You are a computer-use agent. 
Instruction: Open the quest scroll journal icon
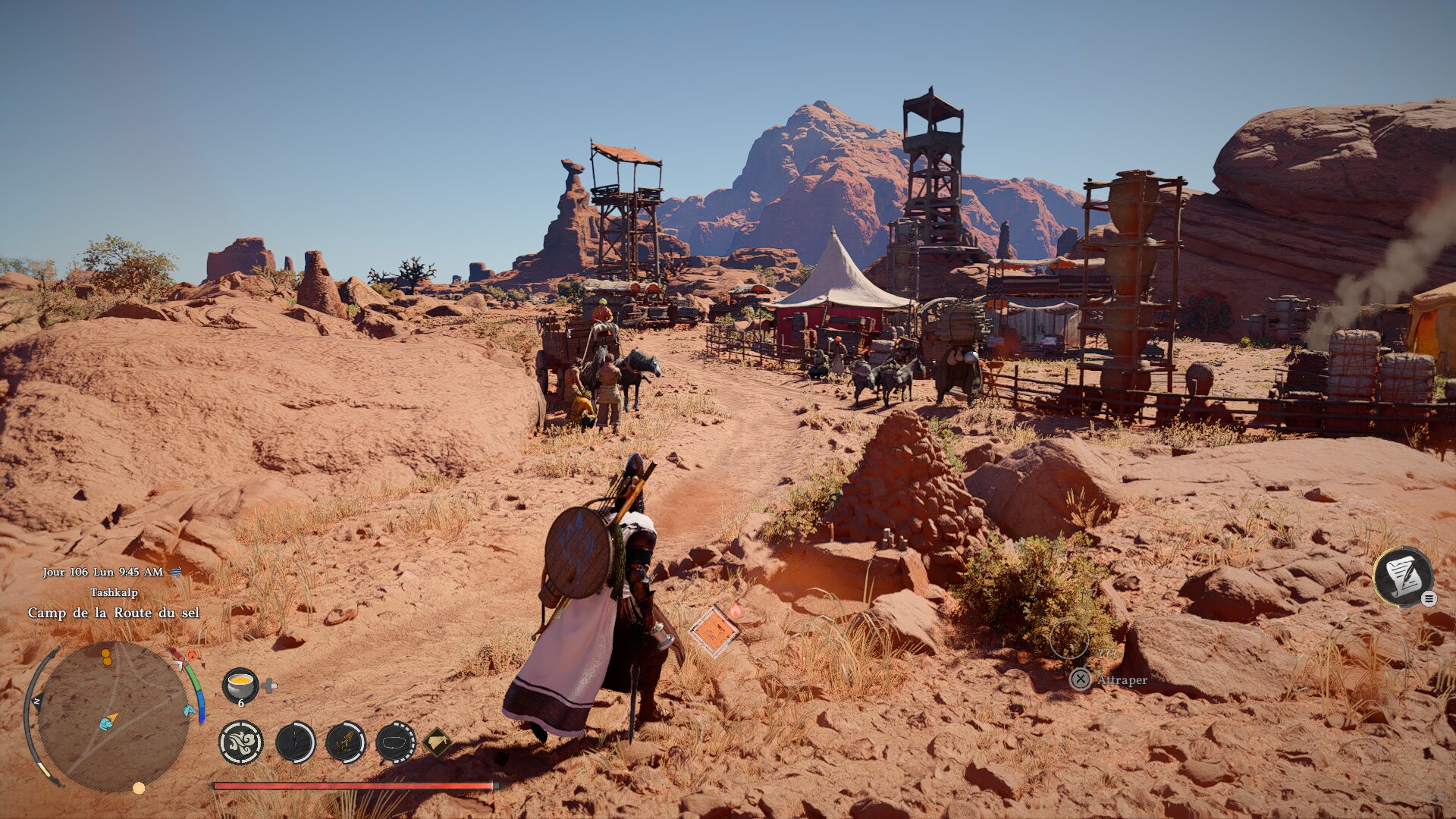pos(1402,576)
